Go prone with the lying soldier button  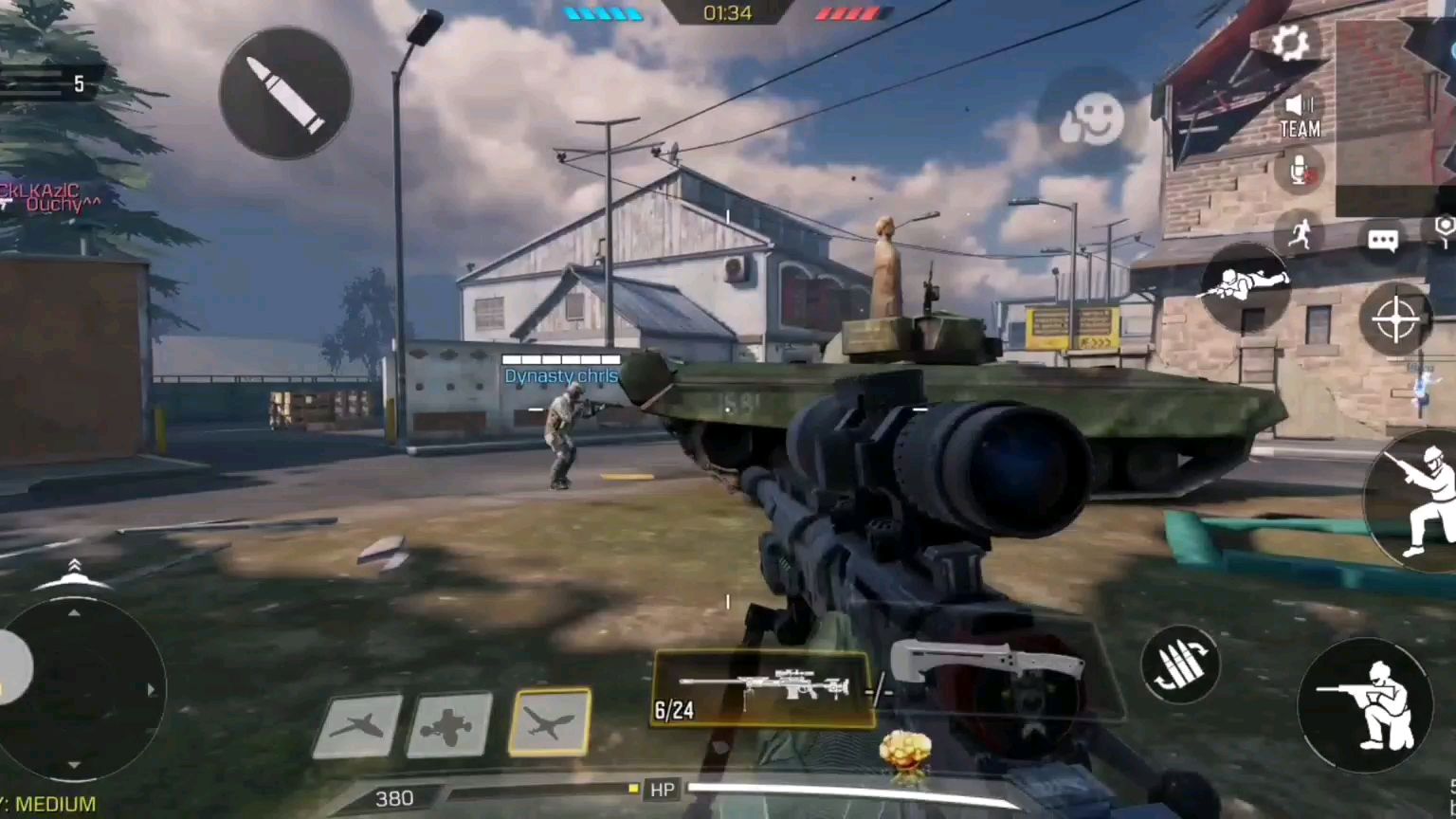[1246, 284]
